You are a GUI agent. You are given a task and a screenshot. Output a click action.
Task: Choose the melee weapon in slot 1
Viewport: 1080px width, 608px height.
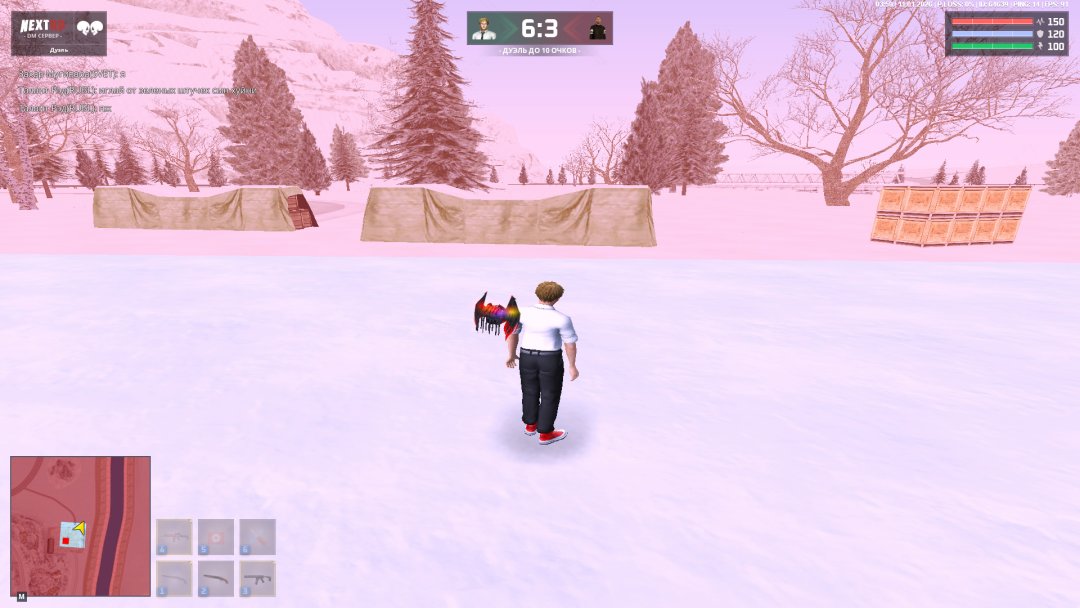(174, 579)
